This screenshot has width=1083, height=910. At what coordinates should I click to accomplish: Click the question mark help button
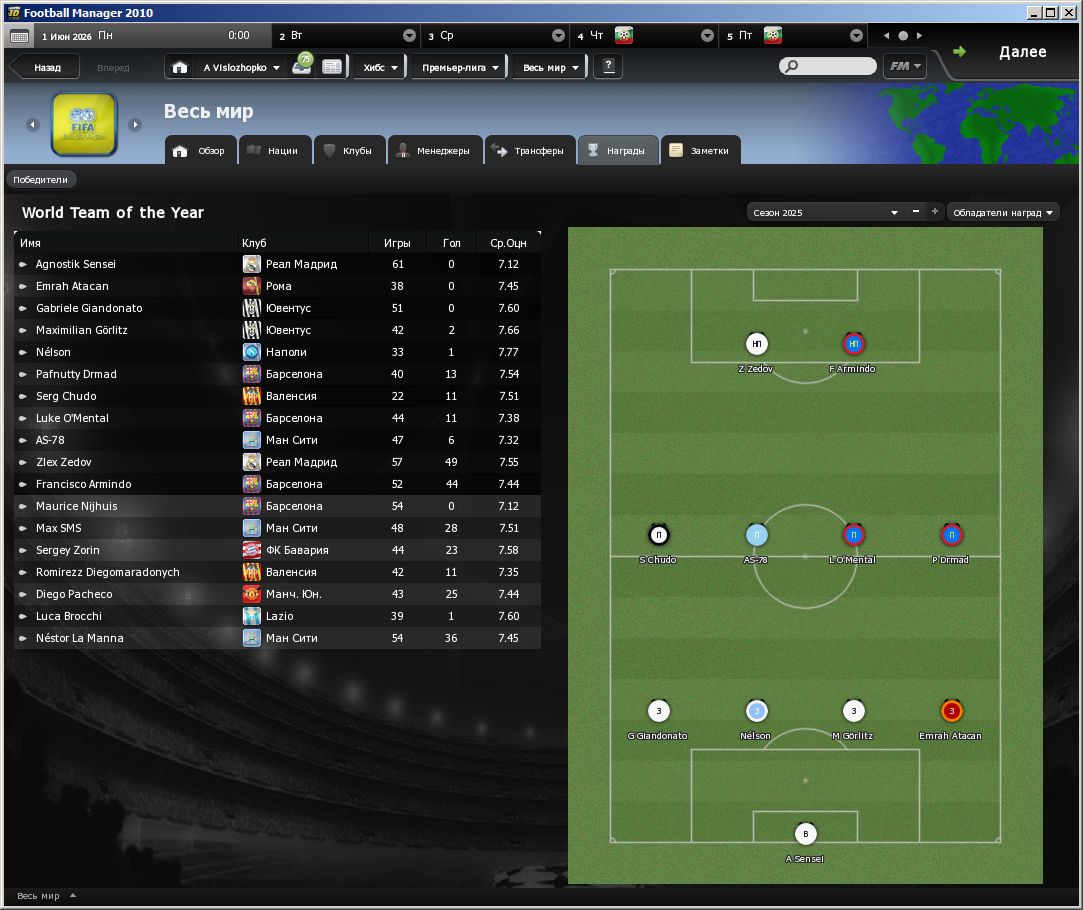[x=608, y=67]
